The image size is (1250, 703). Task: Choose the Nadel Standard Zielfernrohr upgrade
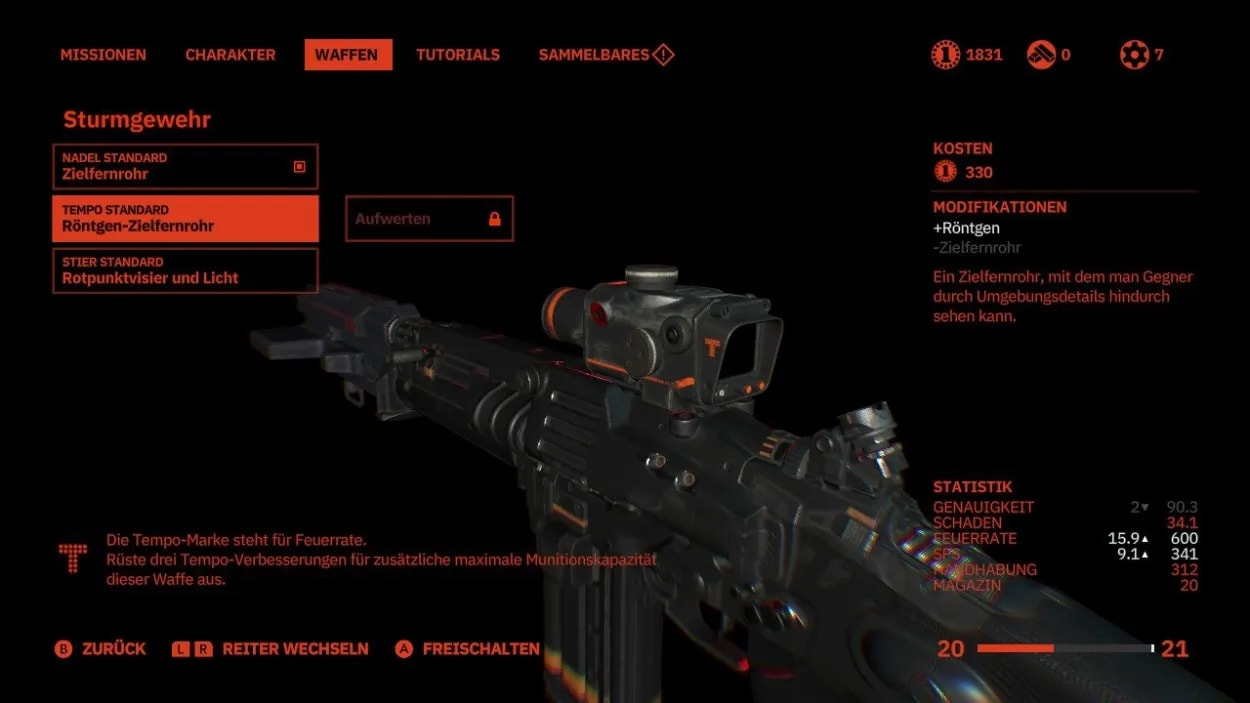coord(185,167)
